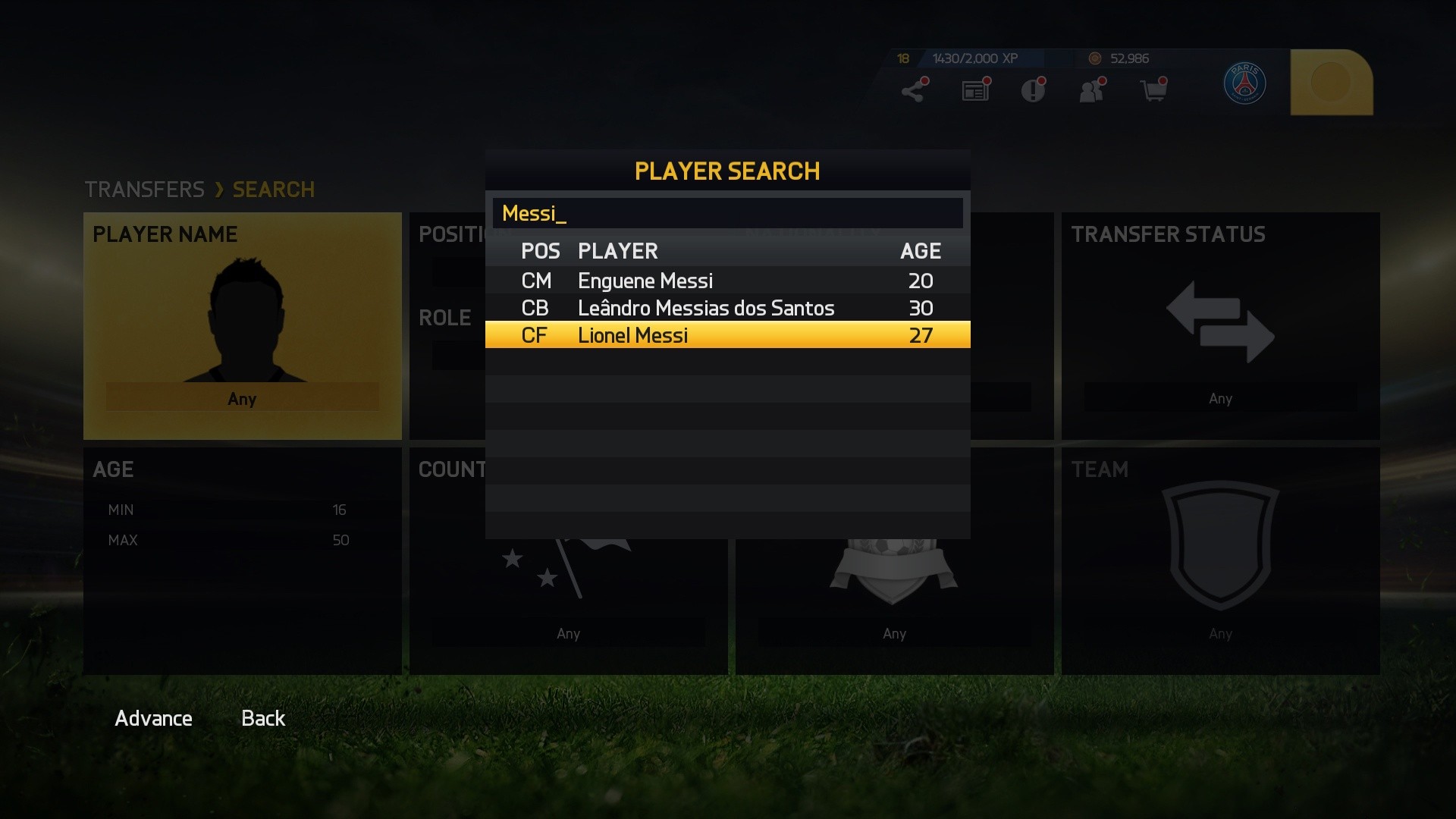Check notifications via the alert icon
The height and width of the screenshot is (819, 1456).
coord(1033,89)
